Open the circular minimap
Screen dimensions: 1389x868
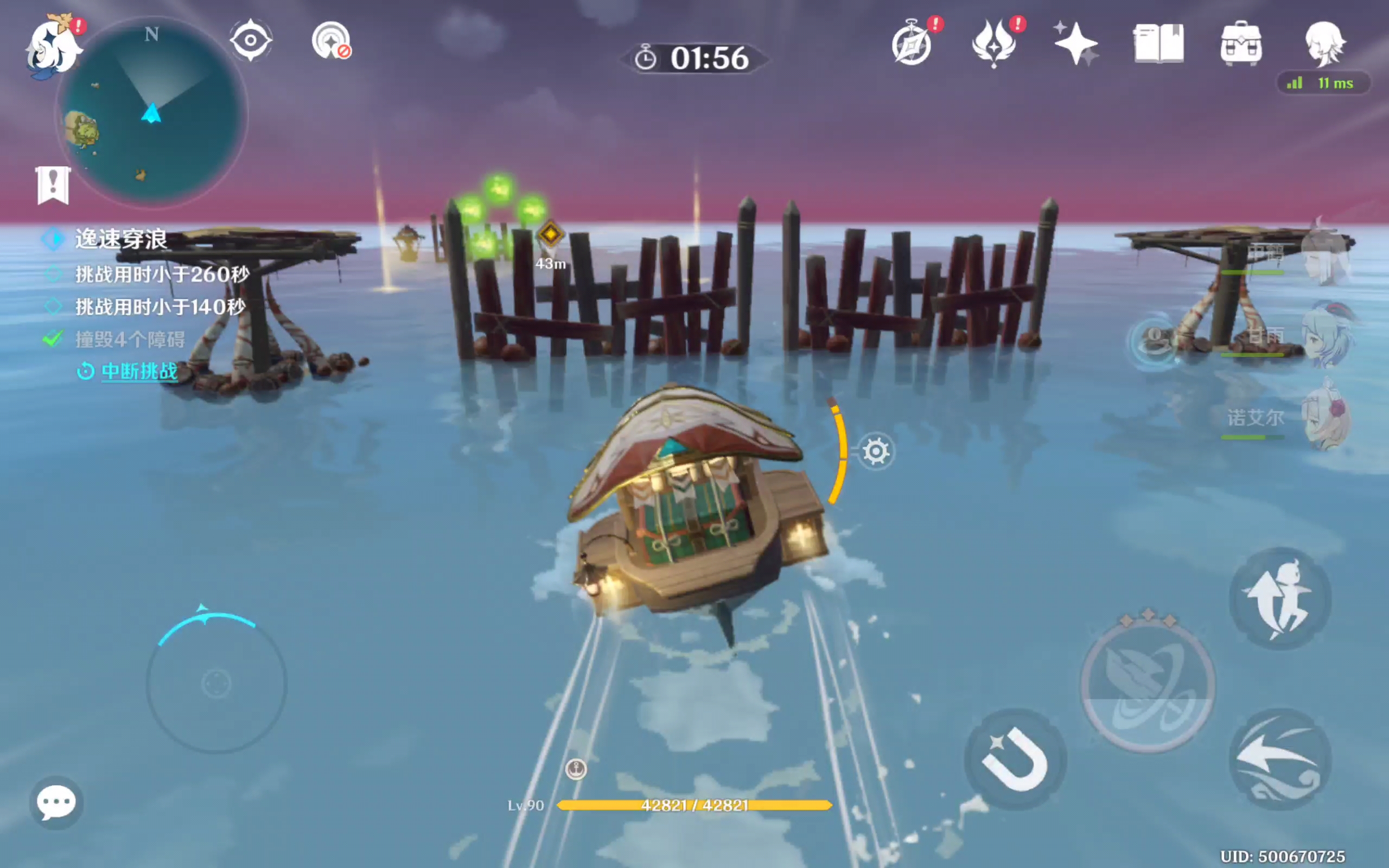coord(152,112)
